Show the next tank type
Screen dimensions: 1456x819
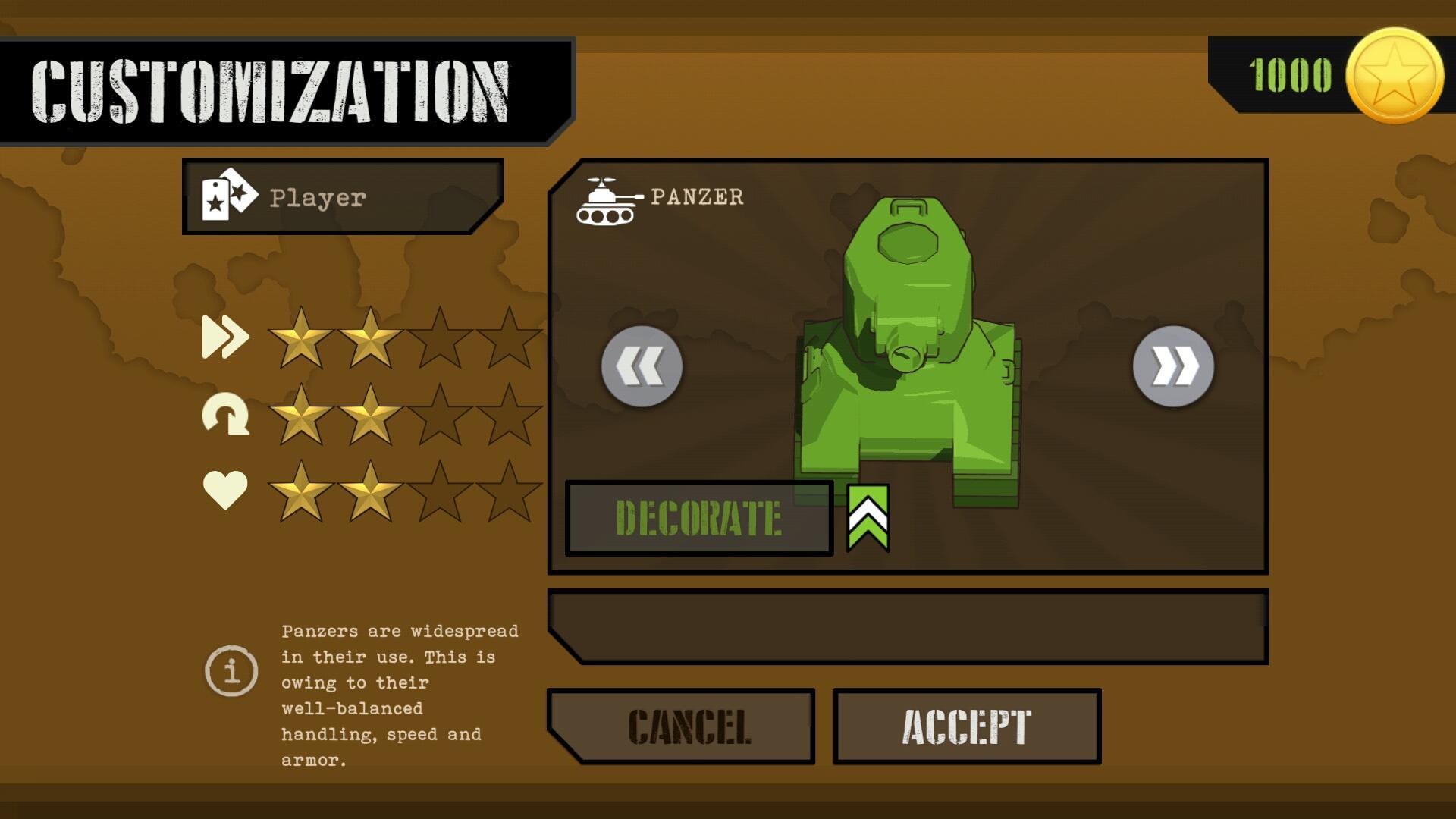pos(1173,367)
